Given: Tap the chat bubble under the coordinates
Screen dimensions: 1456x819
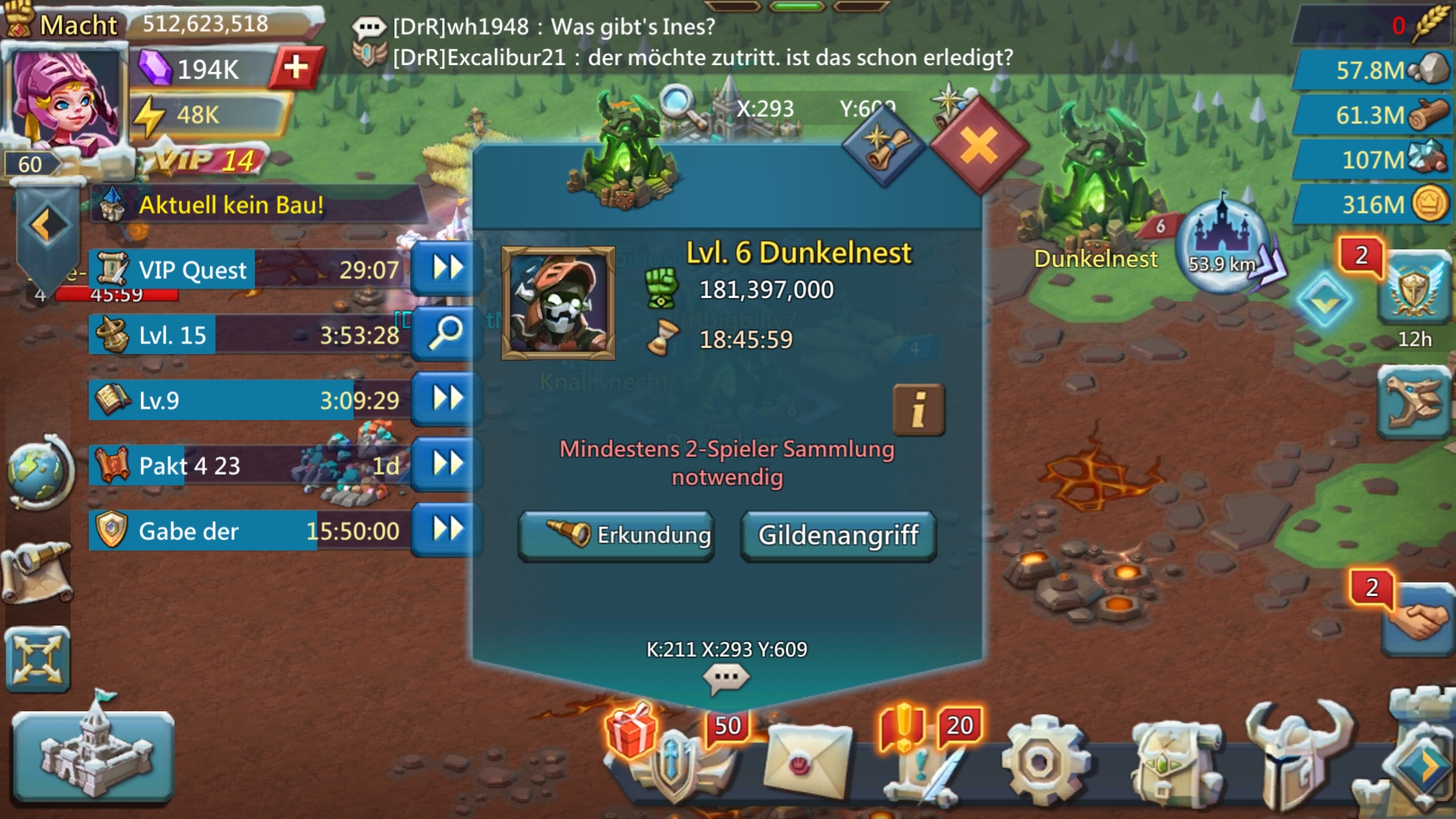Looking at the screenshot, I should click(726, 677).
